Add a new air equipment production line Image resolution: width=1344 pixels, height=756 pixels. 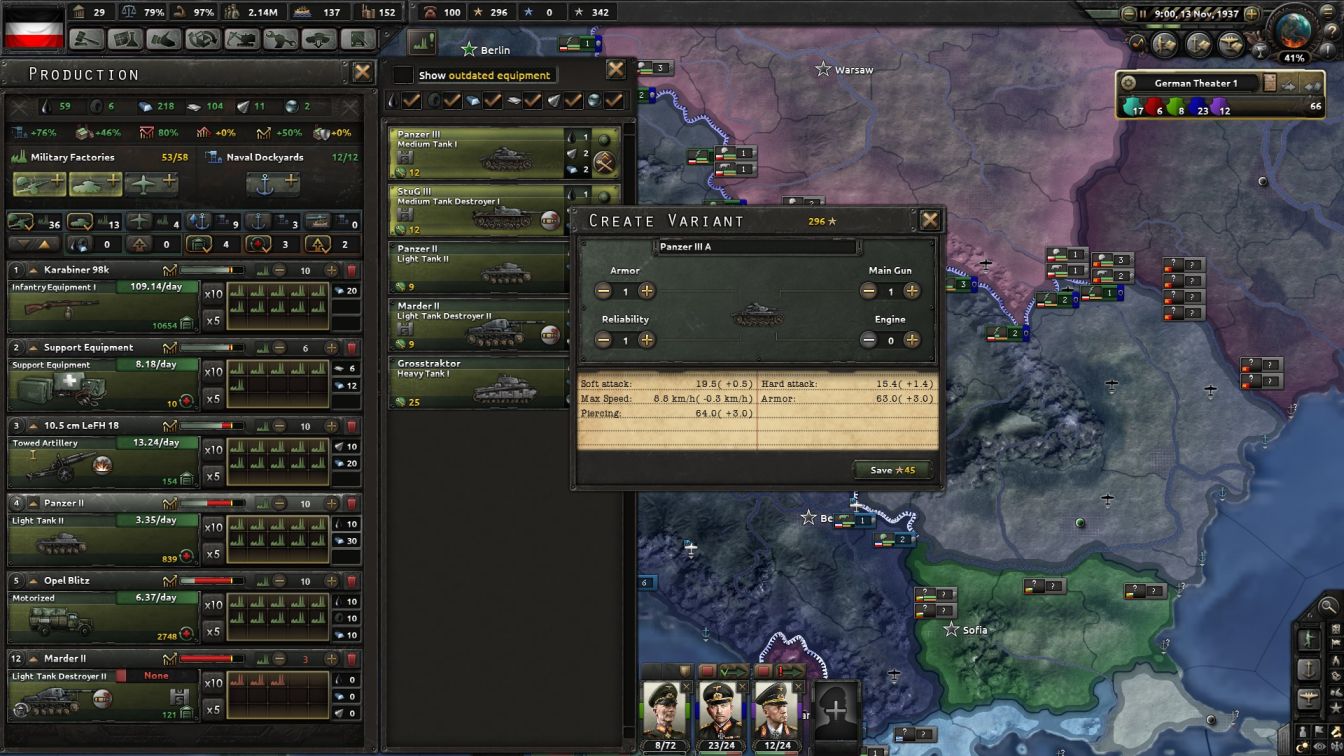[x=153, y=185]
